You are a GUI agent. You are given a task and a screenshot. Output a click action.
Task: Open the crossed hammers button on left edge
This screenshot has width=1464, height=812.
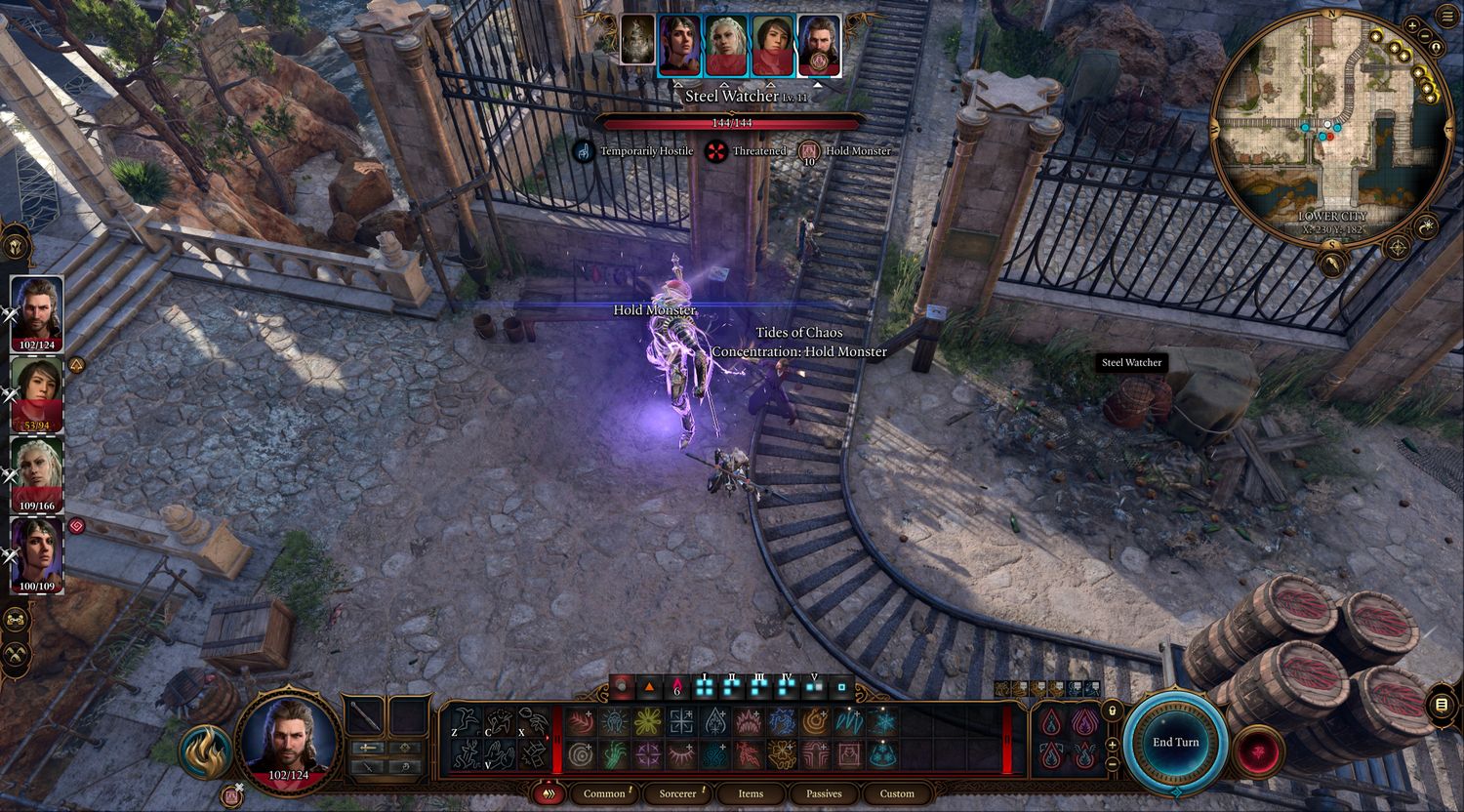pos(17,654)
